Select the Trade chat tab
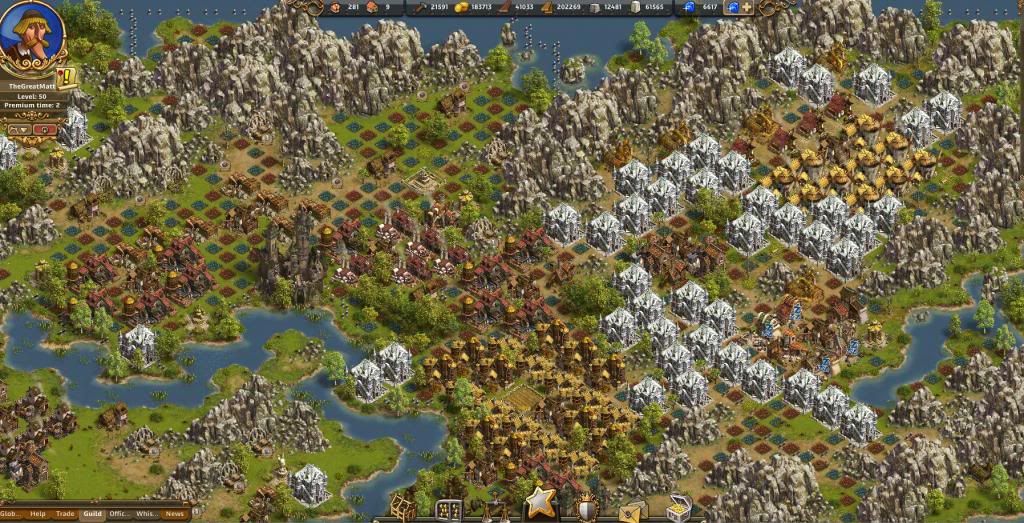This screenshot has width=1024, height=523. click(65, 514)
